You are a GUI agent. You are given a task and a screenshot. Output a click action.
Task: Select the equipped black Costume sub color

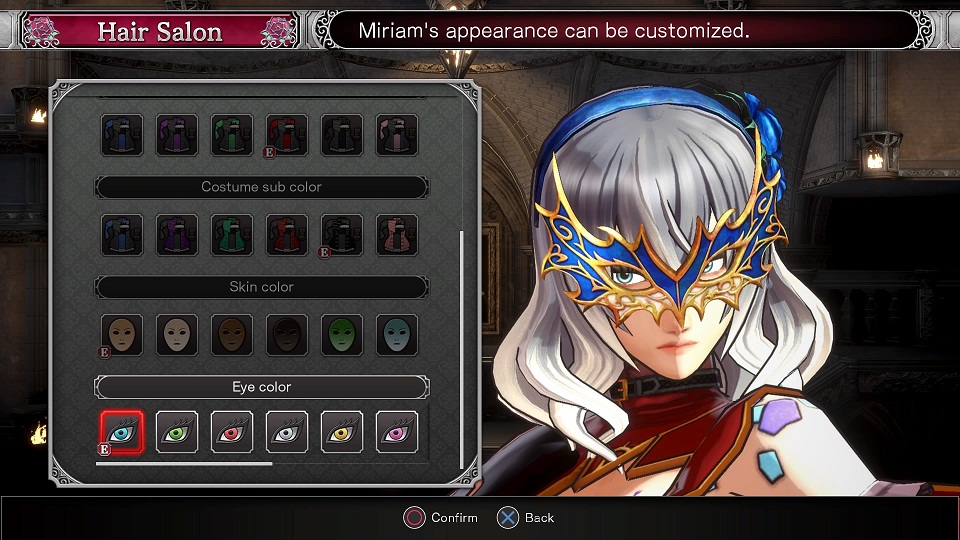coord(342,235)
